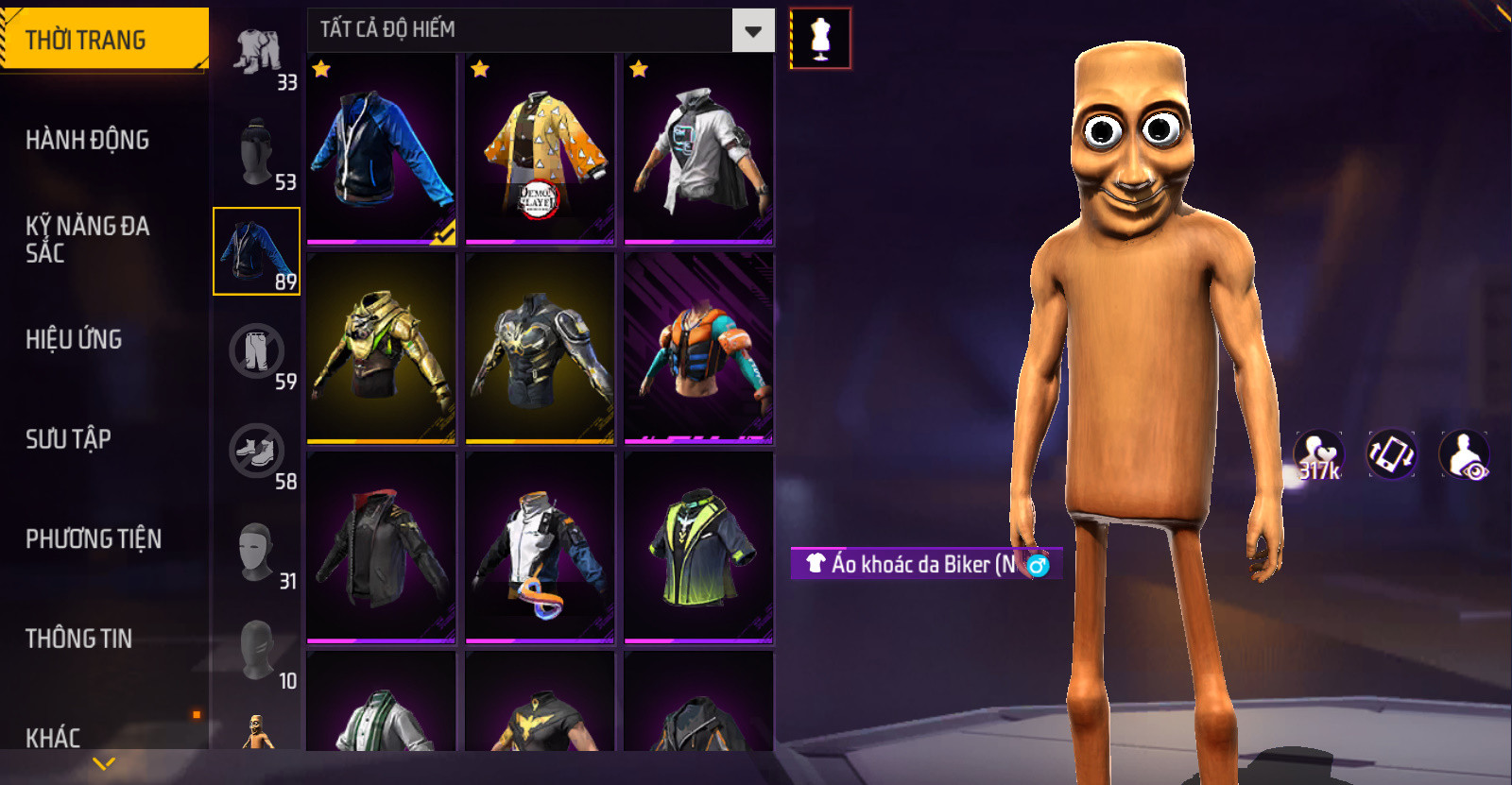Pick the golden armor top

pyautogui.click(x=381, y=347)
